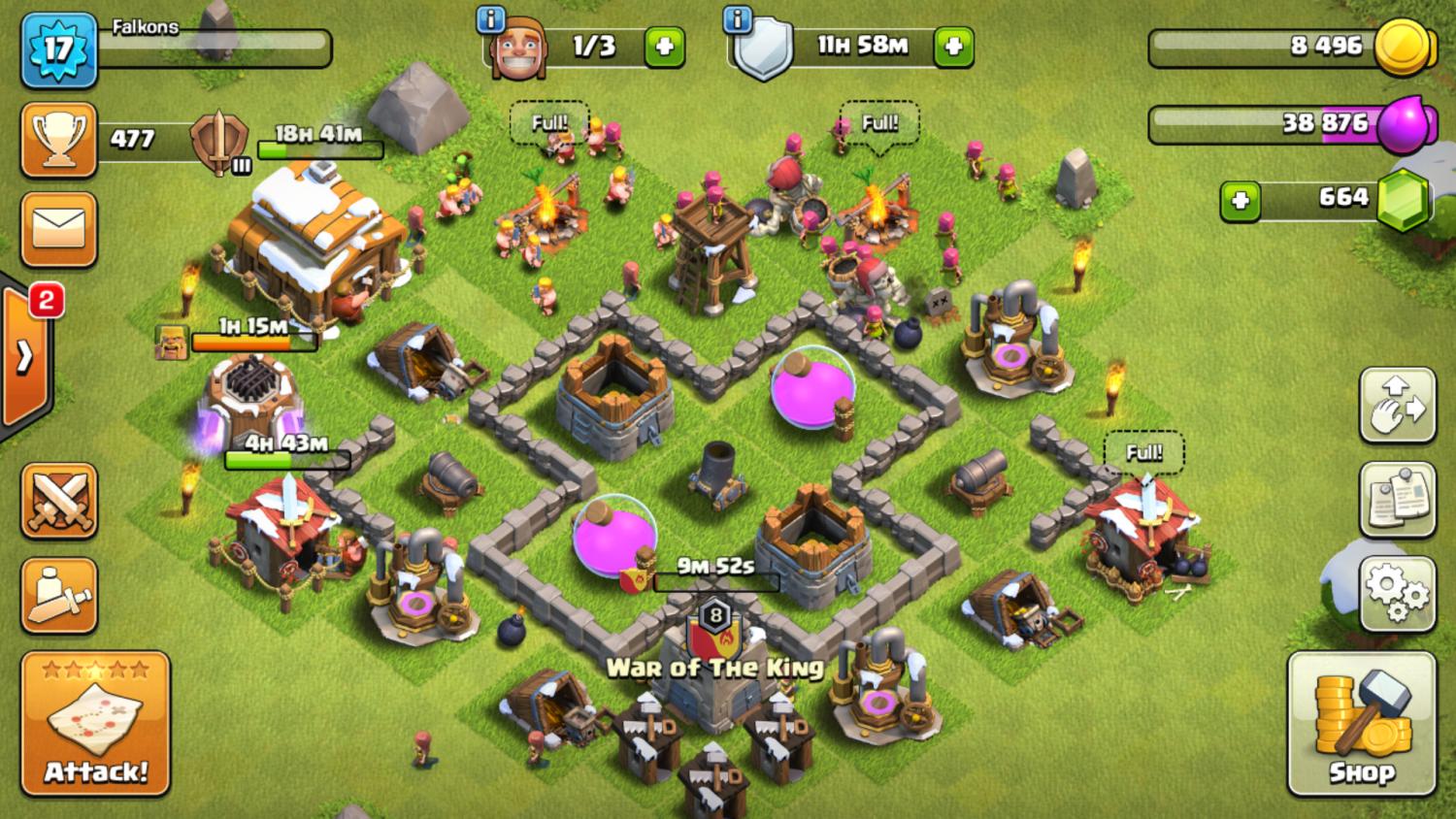Start an Attack from the map button
This screenshot has width=1456, height=819.
point(95,724)
